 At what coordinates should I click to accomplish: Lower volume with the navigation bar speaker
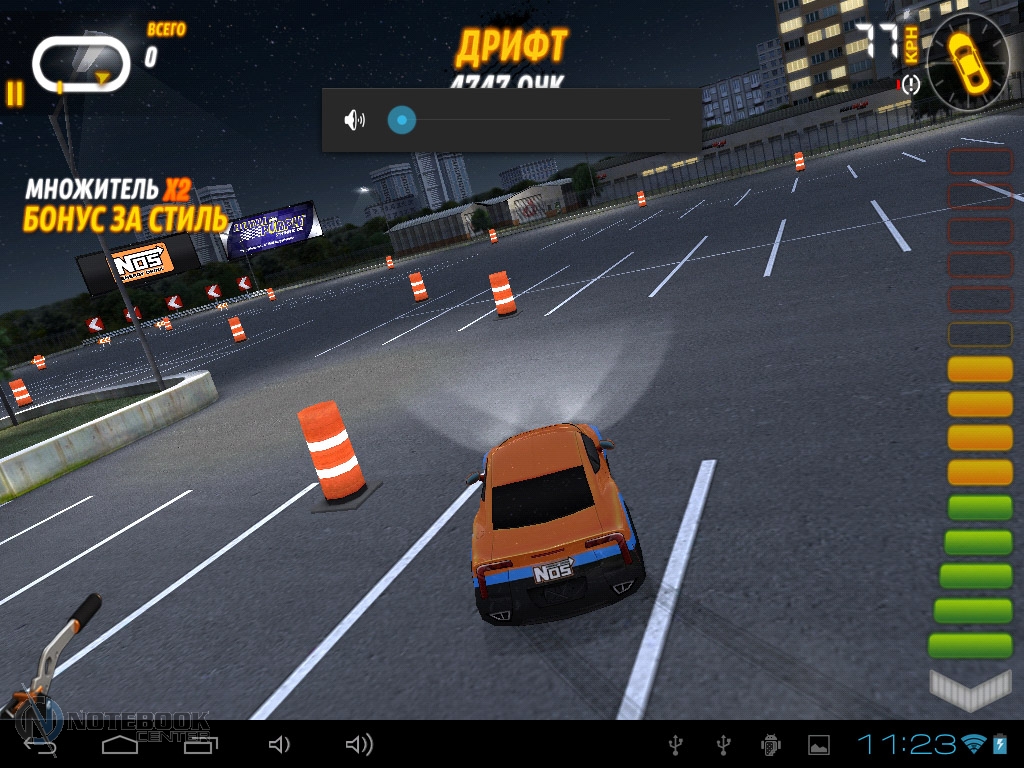[279, 744]
